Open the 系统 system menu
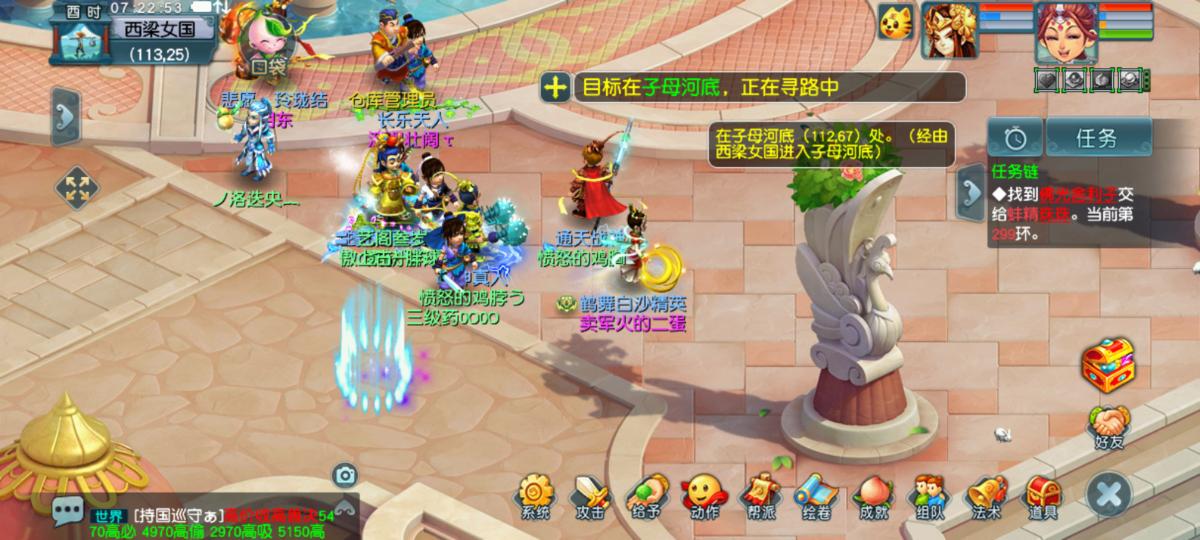Screen dimensions: 1200x540 [x=535, y=496]
